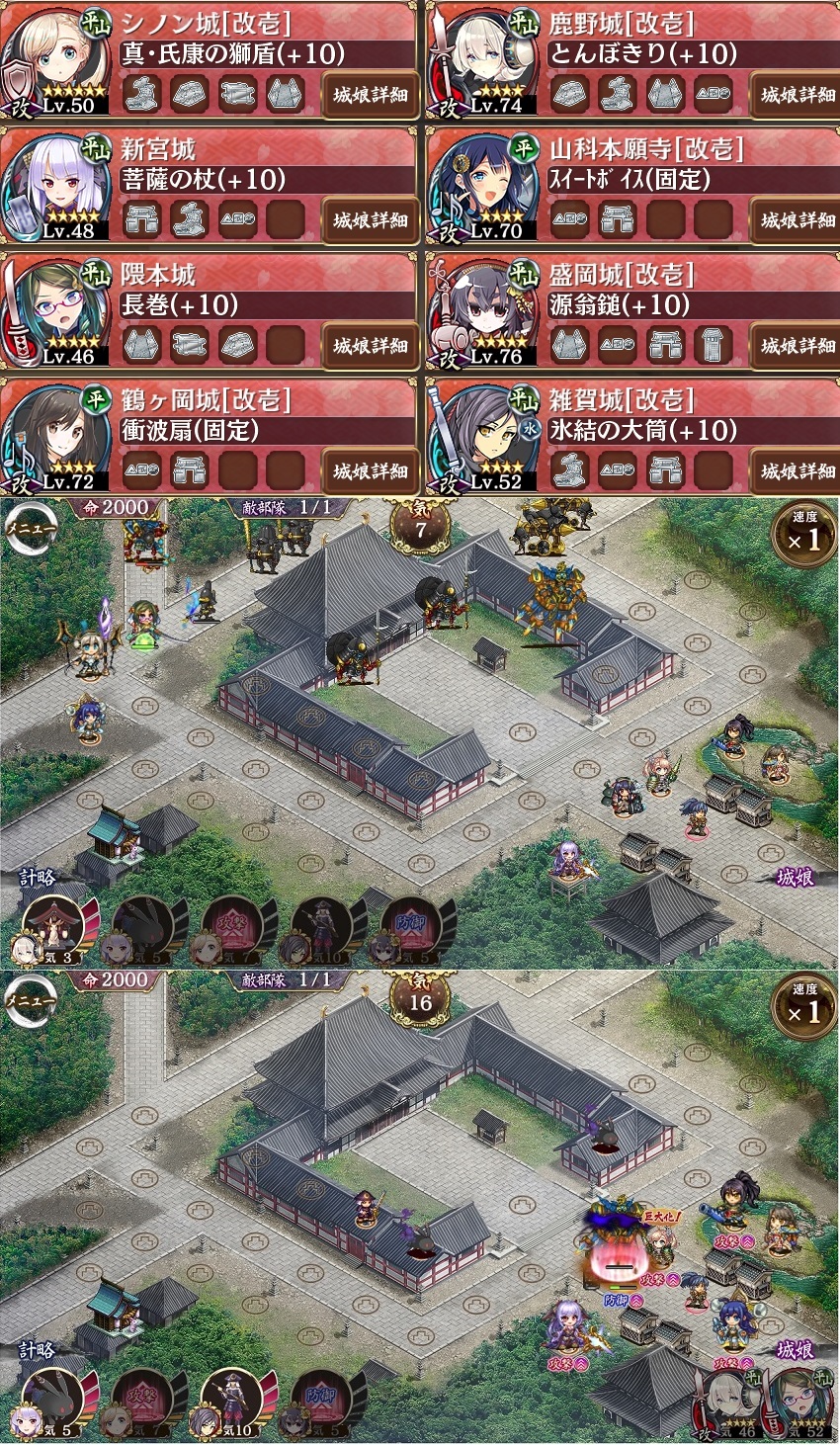
Task: View 城娘詳細 for 新宮城
Action: [370, 220]
